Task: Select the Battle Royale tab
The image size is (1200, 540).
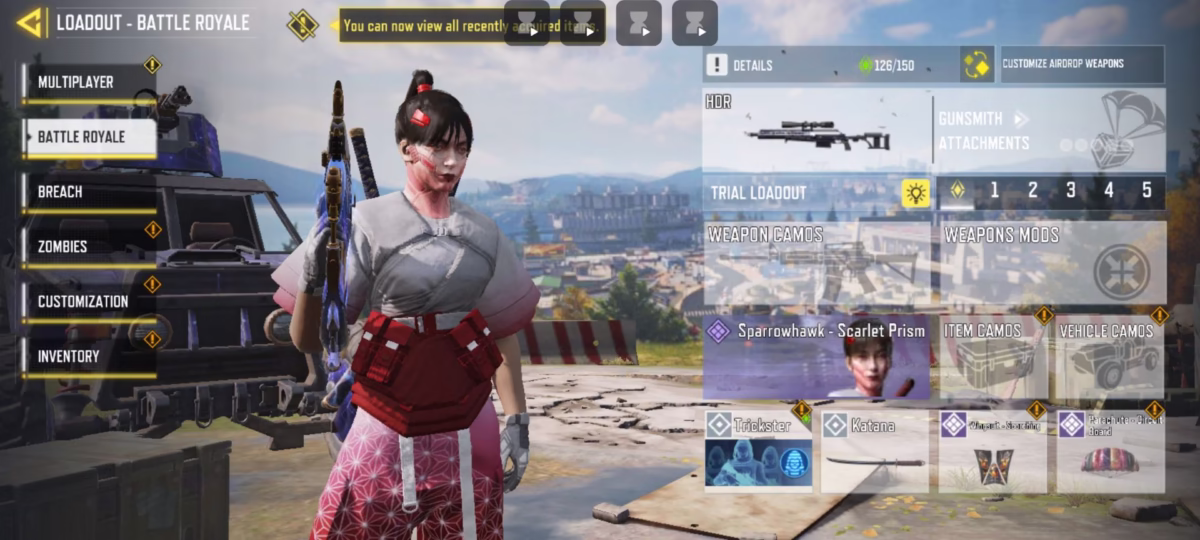Action: click(x=88, y=138)
